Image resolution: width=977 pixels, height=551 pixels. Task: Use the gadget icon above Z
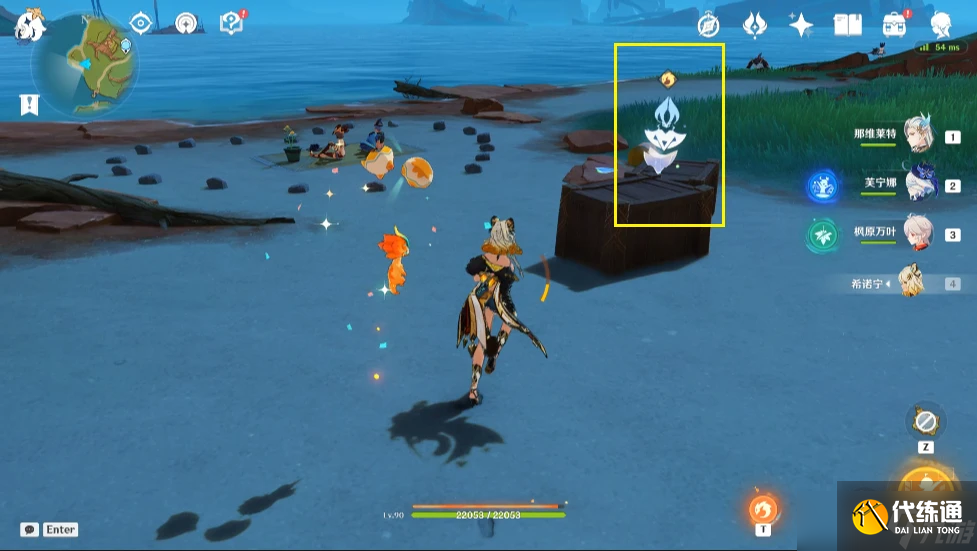pyautogui.click(x=926, y=419)
